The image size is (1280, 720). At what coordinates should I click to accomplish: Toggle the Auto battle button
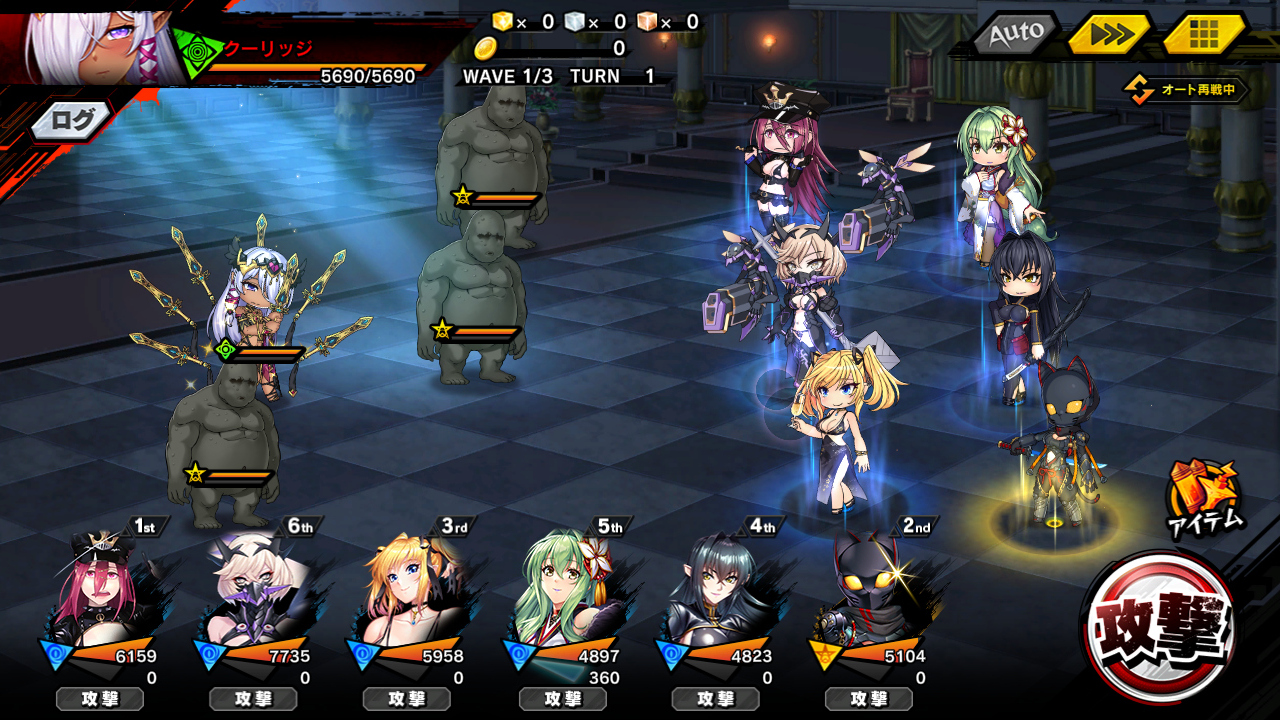click(1016, 34)
